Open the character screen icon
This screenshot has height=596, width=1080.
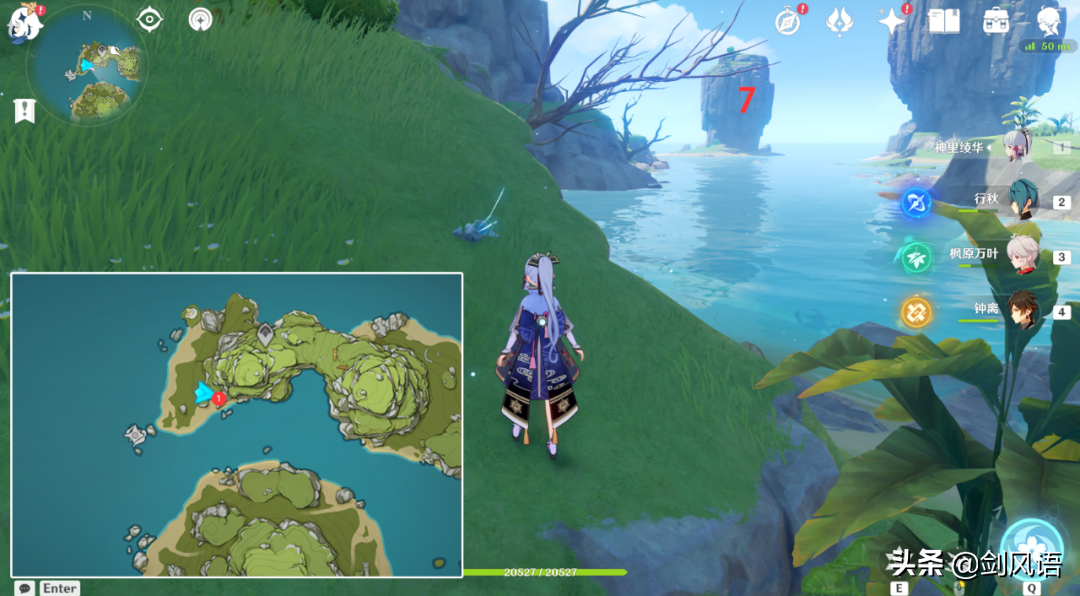[1049, 21]
